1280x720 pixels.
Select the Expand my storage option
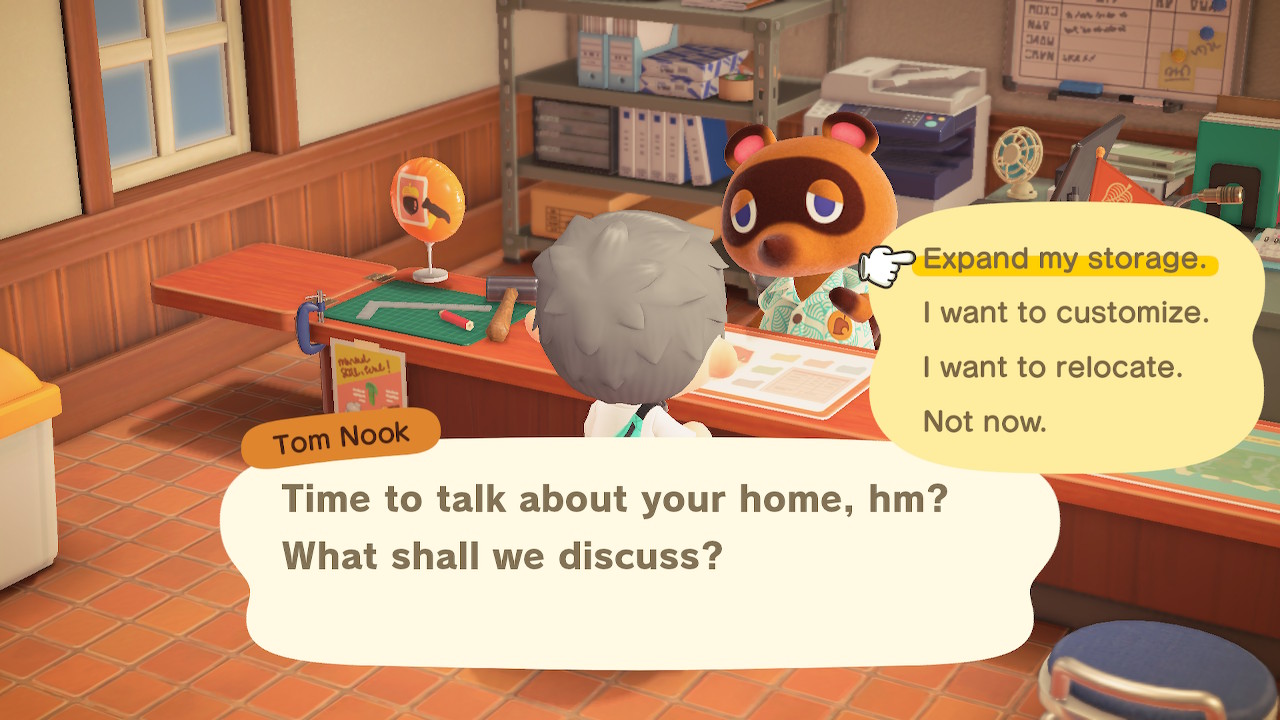(1065, 258)
